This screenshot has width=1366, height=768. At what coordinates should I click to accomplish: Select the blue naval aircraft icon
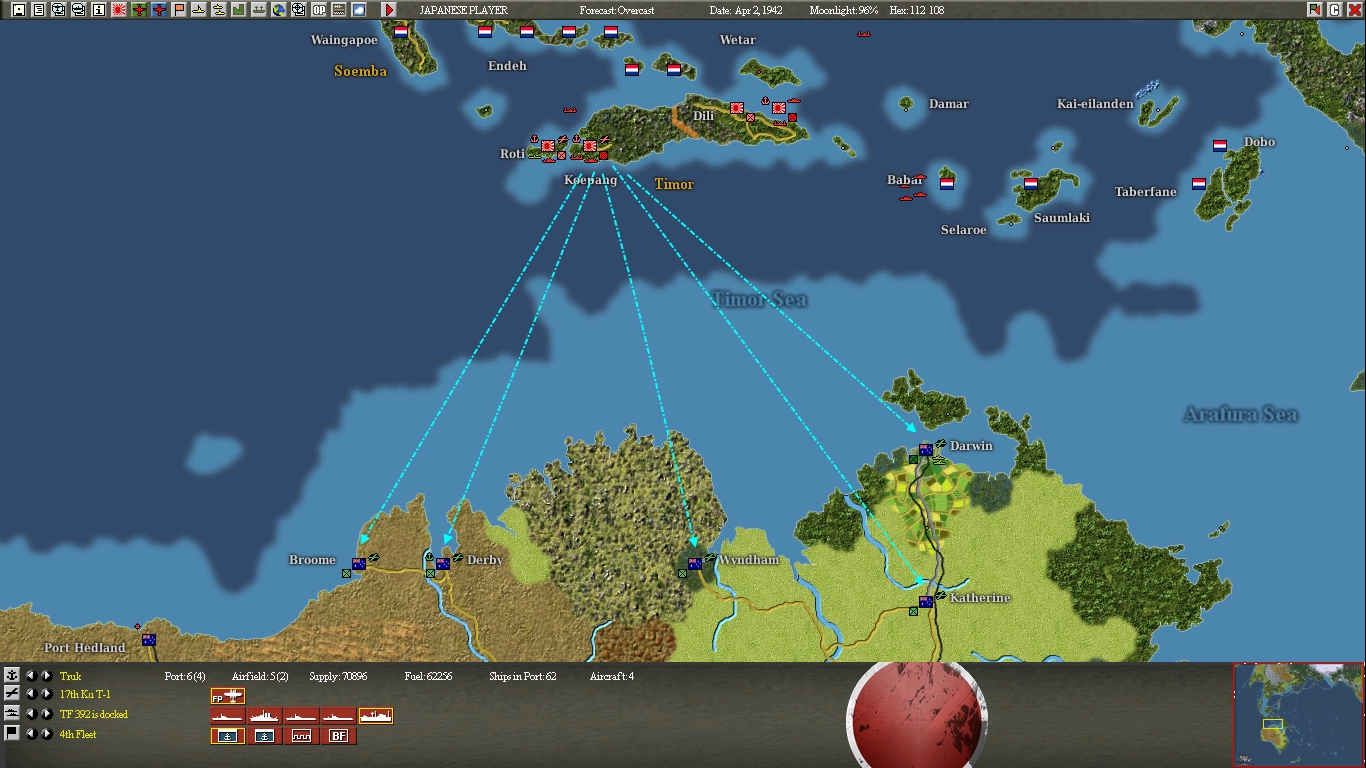tap(157, 10)
